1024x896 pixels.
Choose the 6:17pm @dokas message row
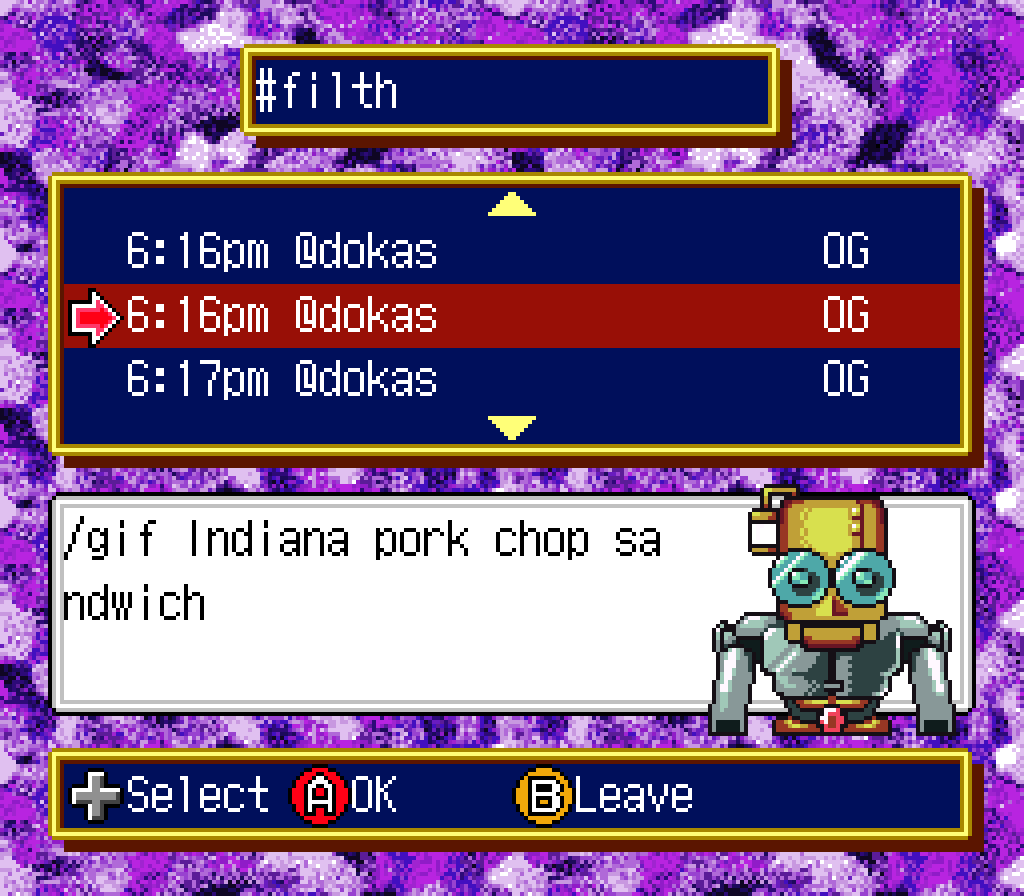click(510, 380)
